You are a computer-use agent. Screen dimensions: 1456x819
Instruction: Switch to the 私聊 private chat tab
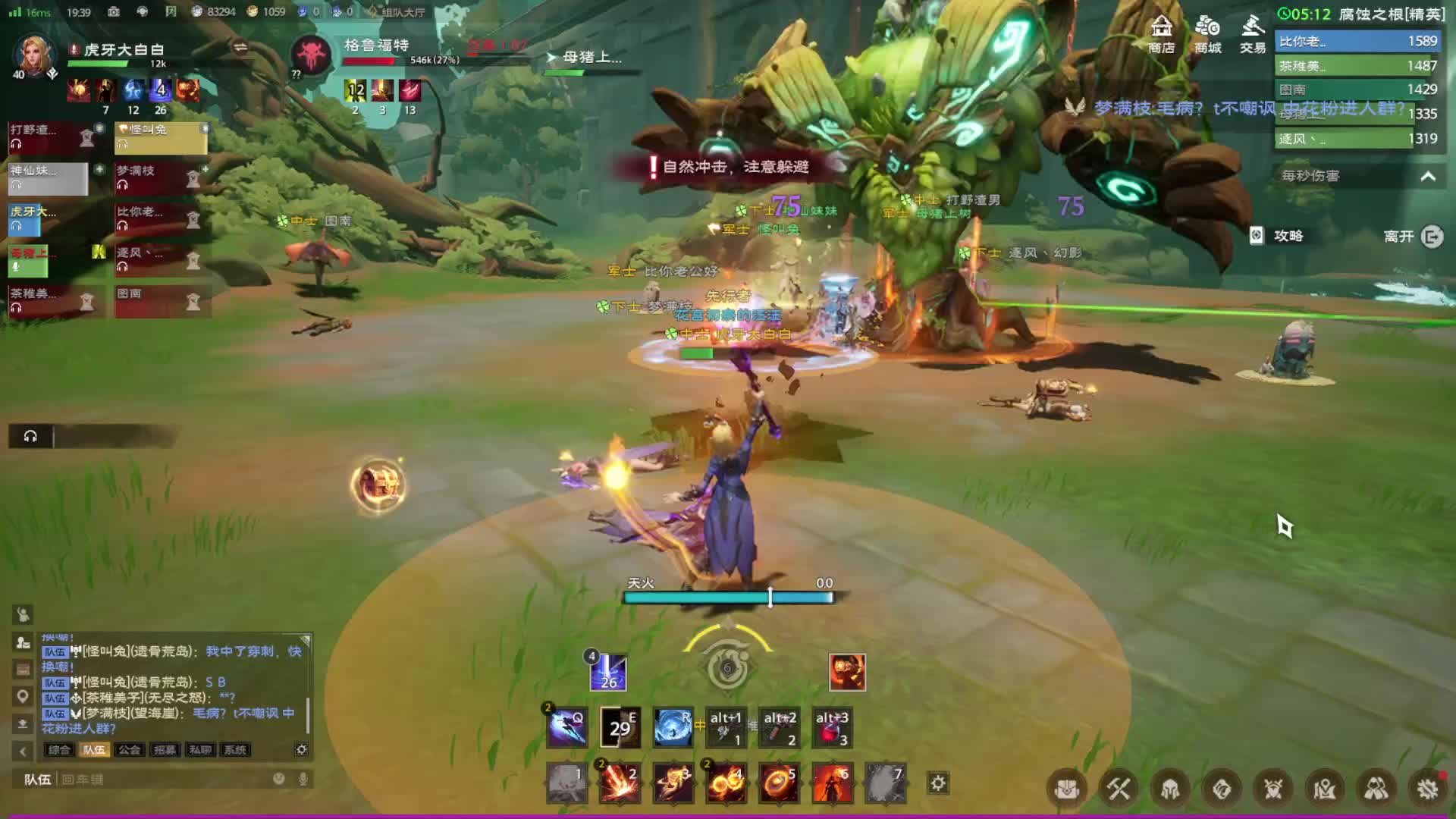point(200,750)
